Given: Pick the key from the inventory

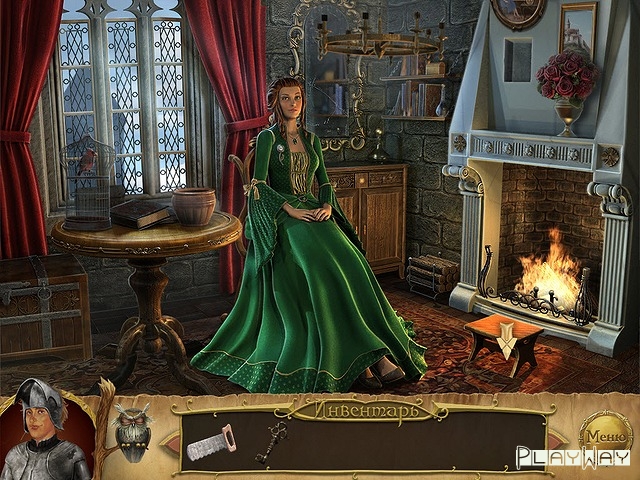Looking at the screenshot, I should click(270, 441).
